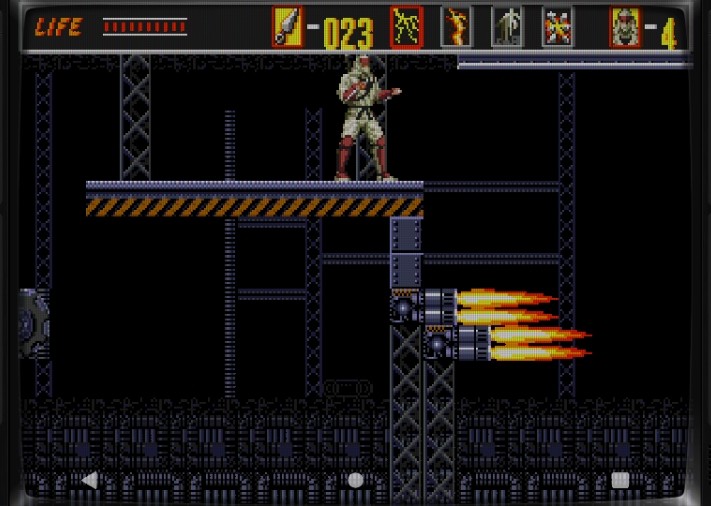Viewport: 711px width, 506px height.
Task: Click the ninja face lives icon
Action: (625, 27)
